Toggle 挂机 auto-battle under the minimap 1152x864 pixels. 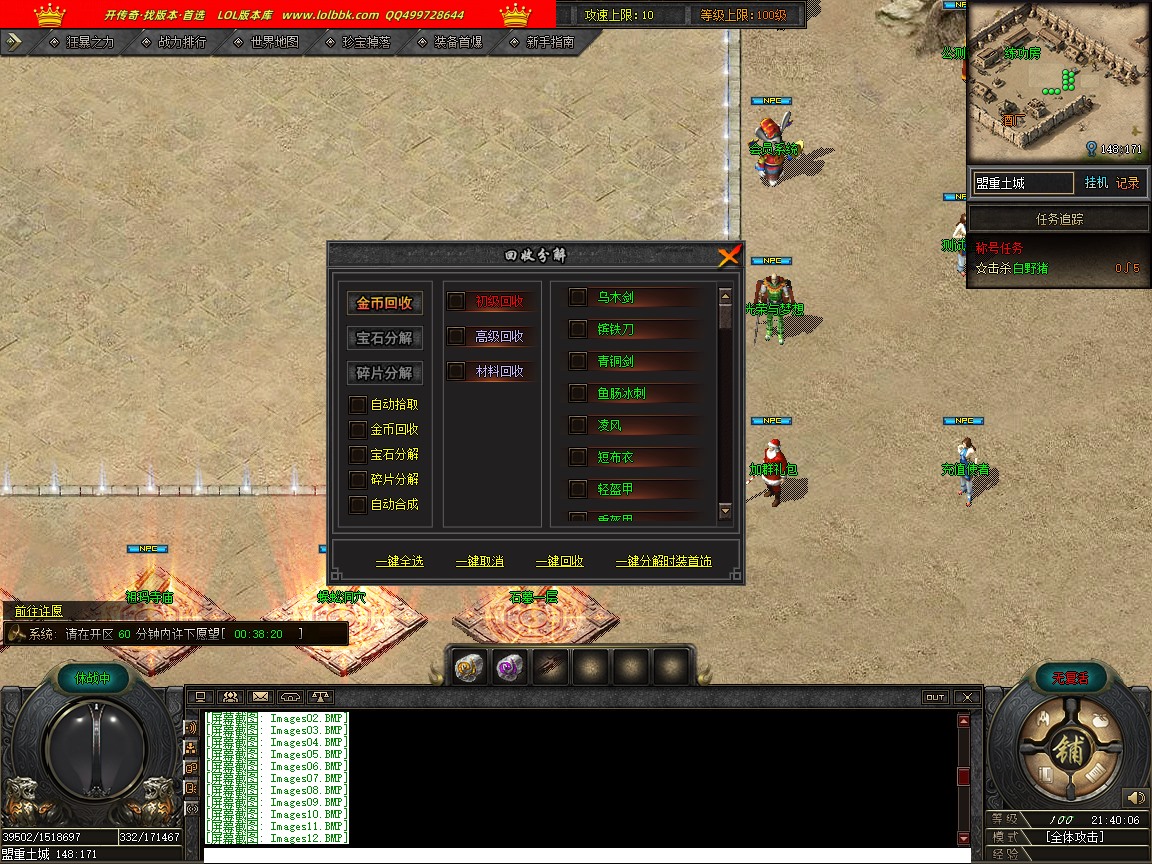(1096, 183)
